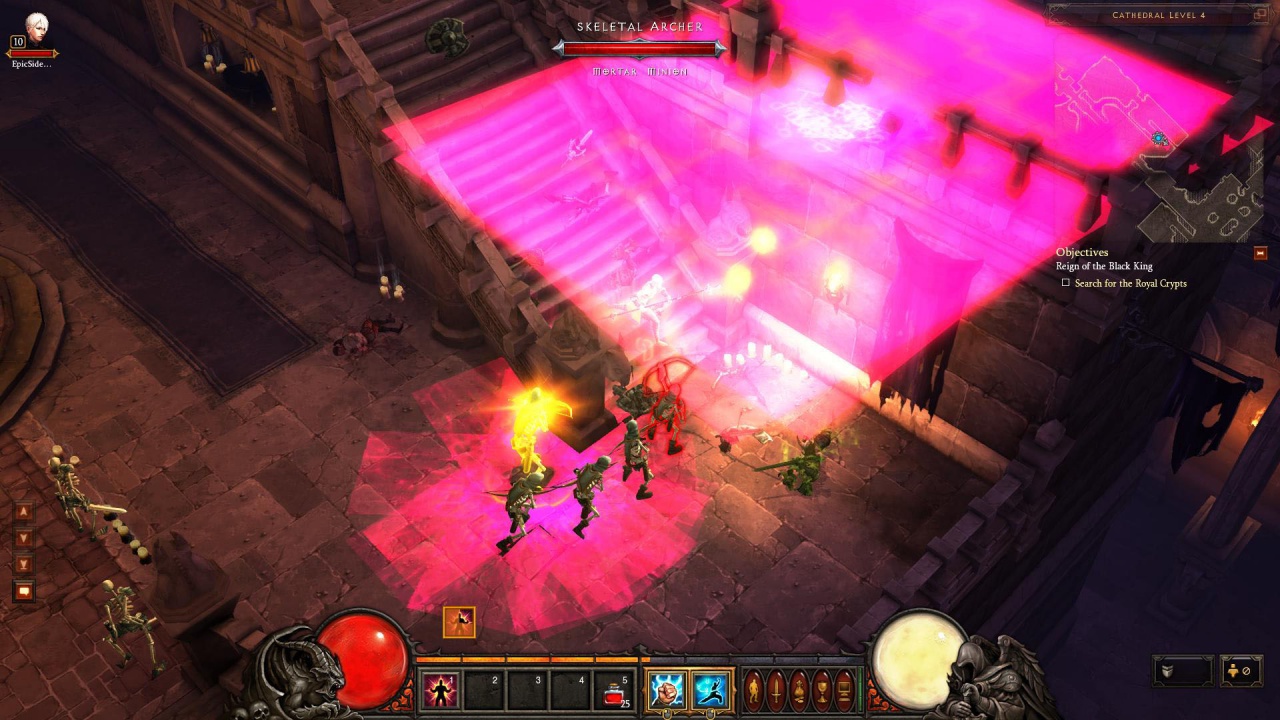
Task: Open the chalice icon menu
Action: 821,690
